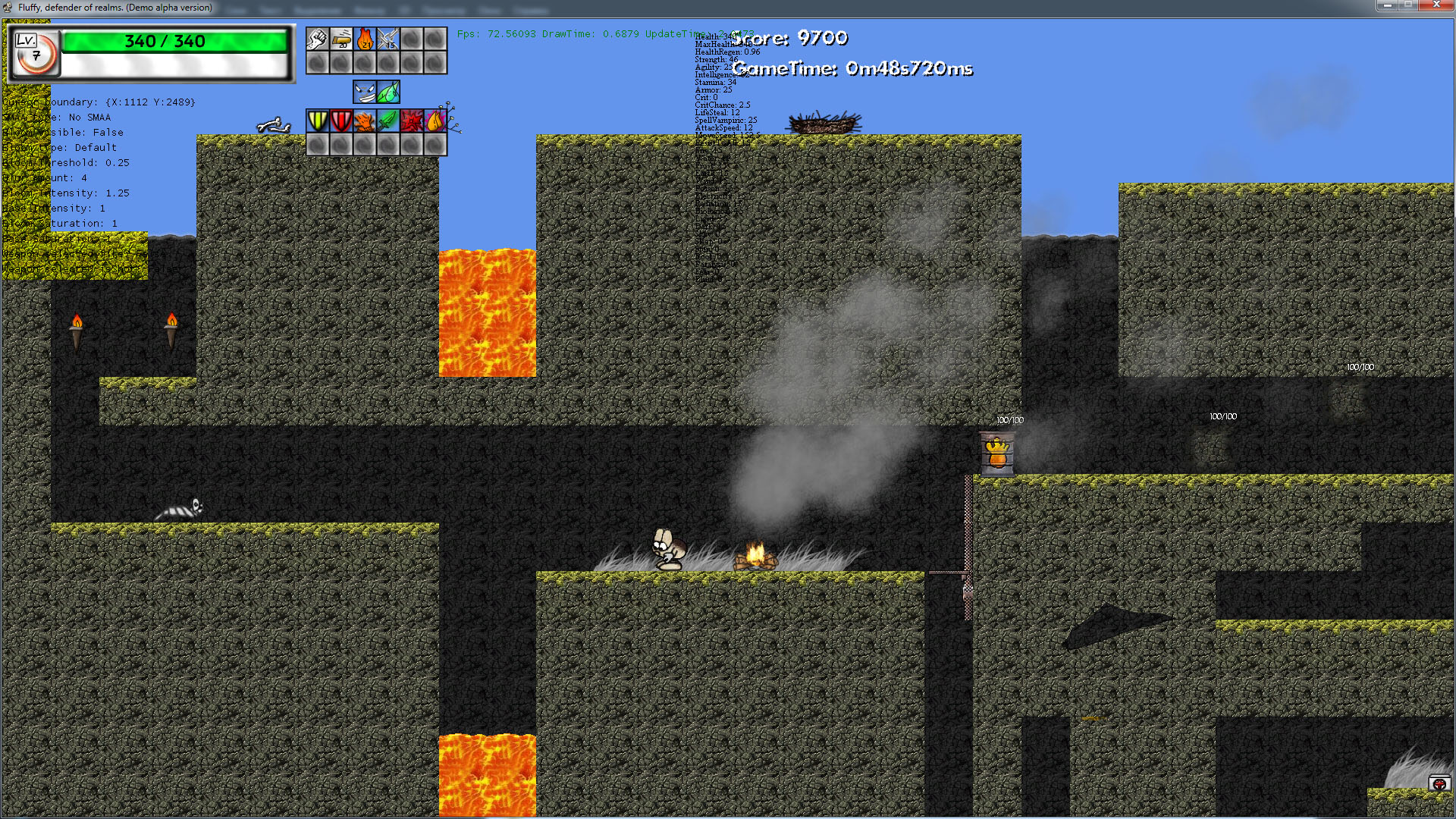Viewport: 1456px width, 819px height.
Task: Click the crossed chains ability numbered 15
Action: click(x=388, y=39)
